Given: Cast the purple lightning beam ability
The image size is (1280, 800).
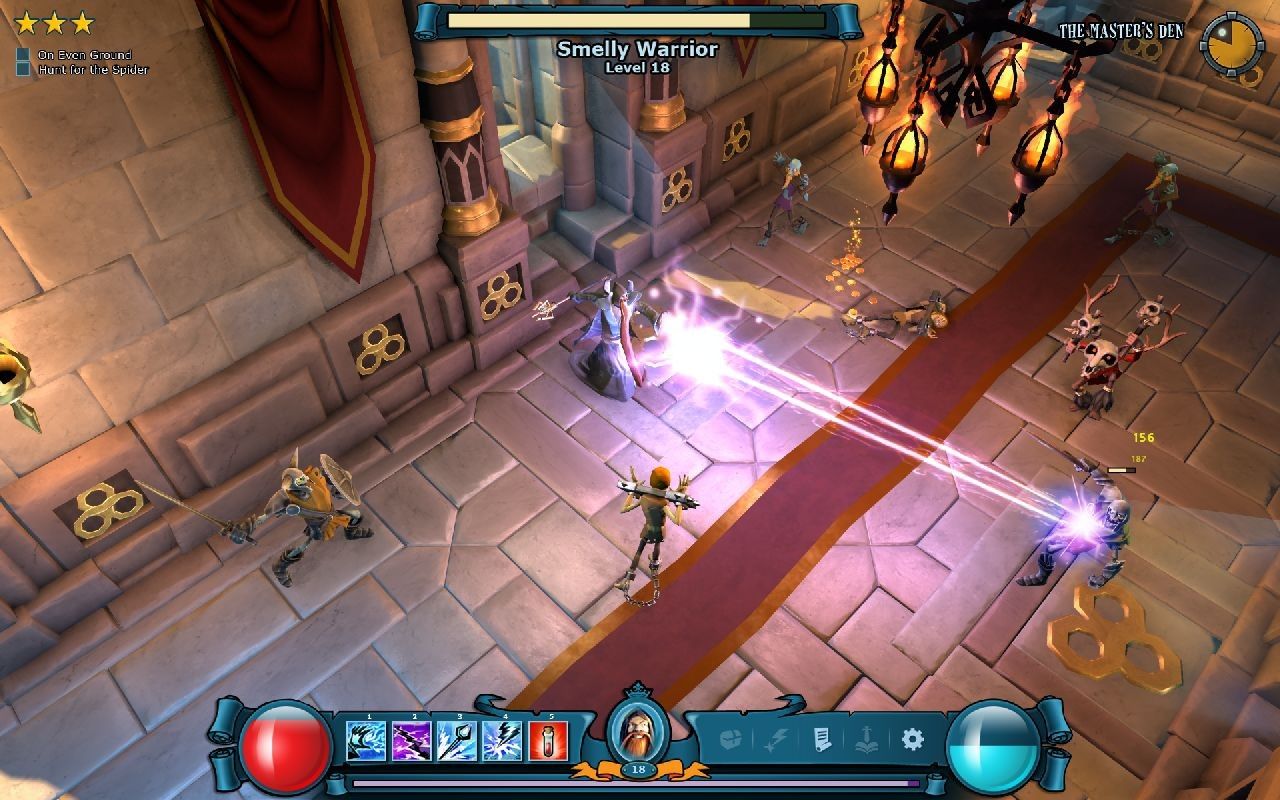Looking at the screenshot, I should [x=412, y=741].
